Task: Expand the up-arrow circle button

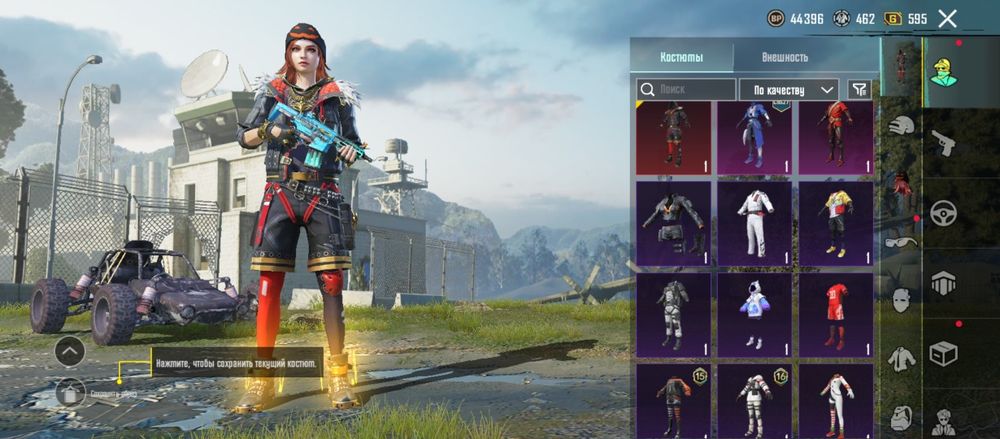Action: tap(69, 351)
